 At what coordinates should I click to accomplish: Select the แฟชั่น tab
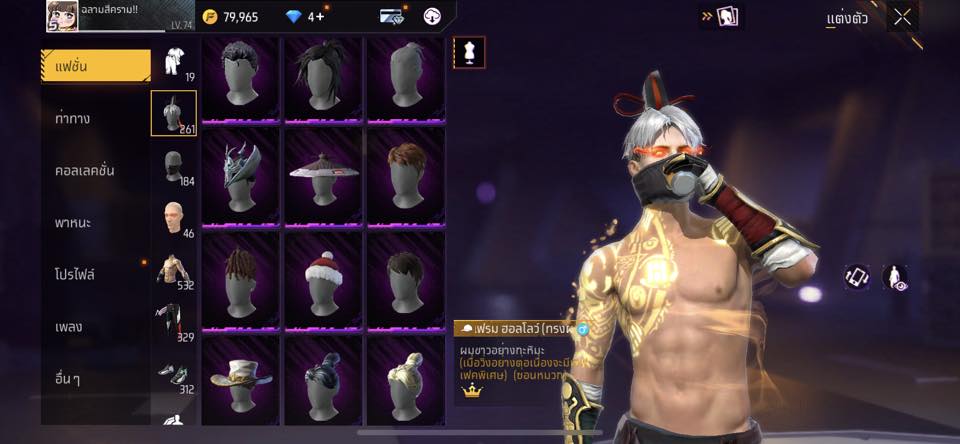click(95, 66)
